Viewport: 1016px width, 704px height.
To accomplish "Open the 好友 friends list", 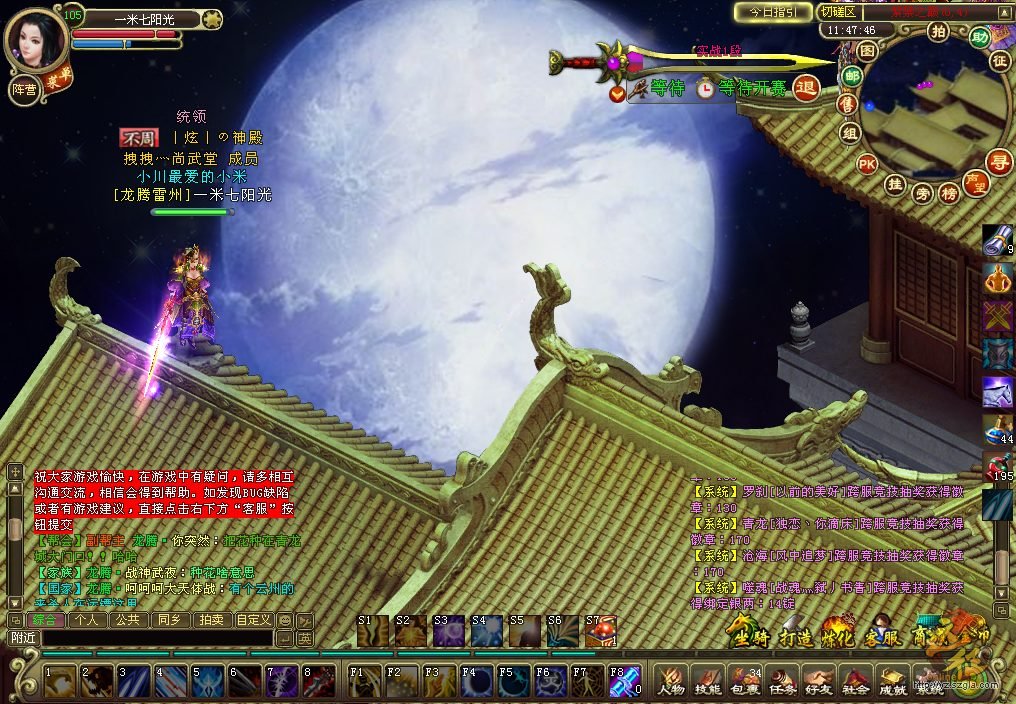I will pyautogui.click(x=819, y=681).
